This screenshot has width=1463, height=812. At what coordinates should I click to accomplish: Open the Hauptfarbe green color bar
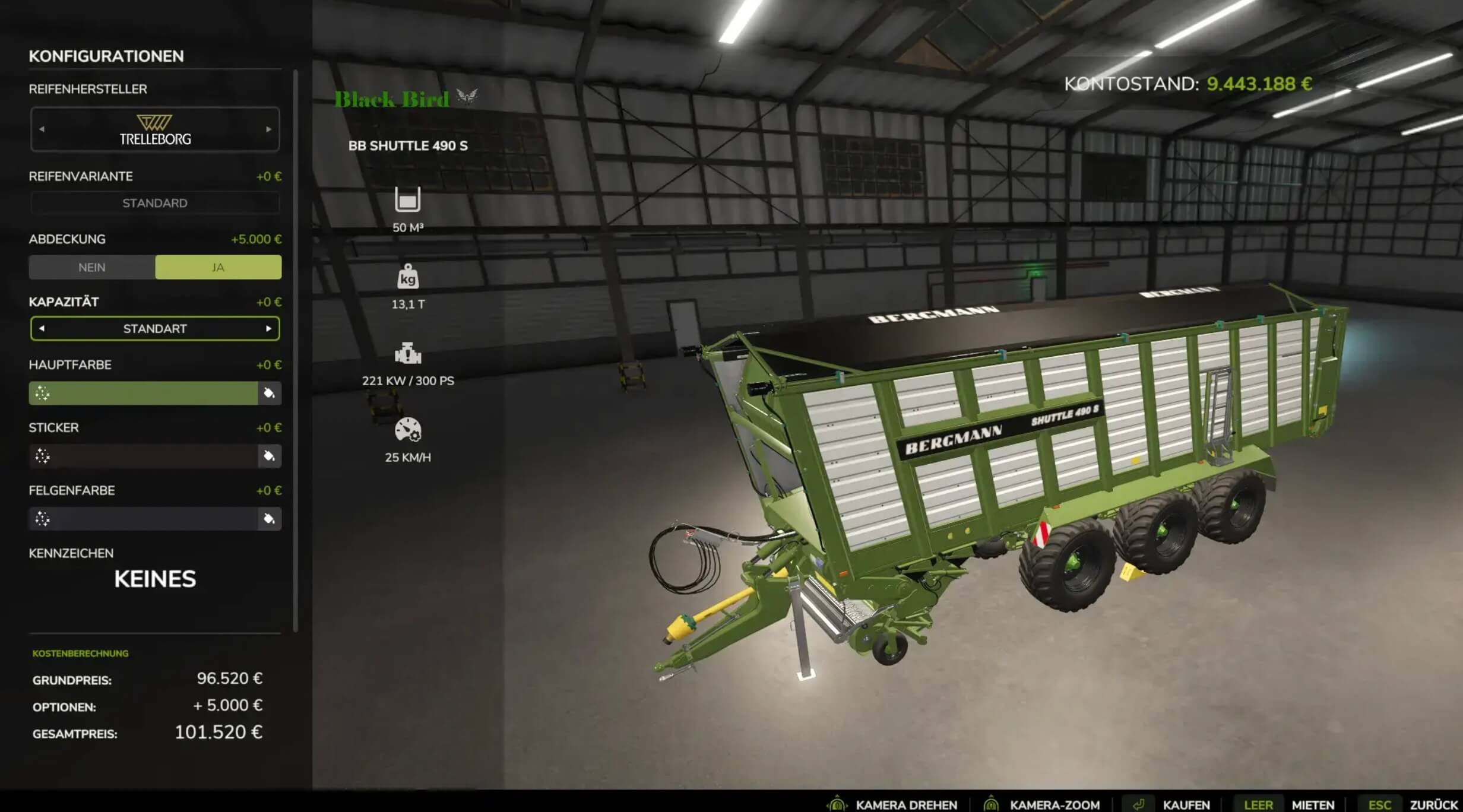[x=143, y=393]
